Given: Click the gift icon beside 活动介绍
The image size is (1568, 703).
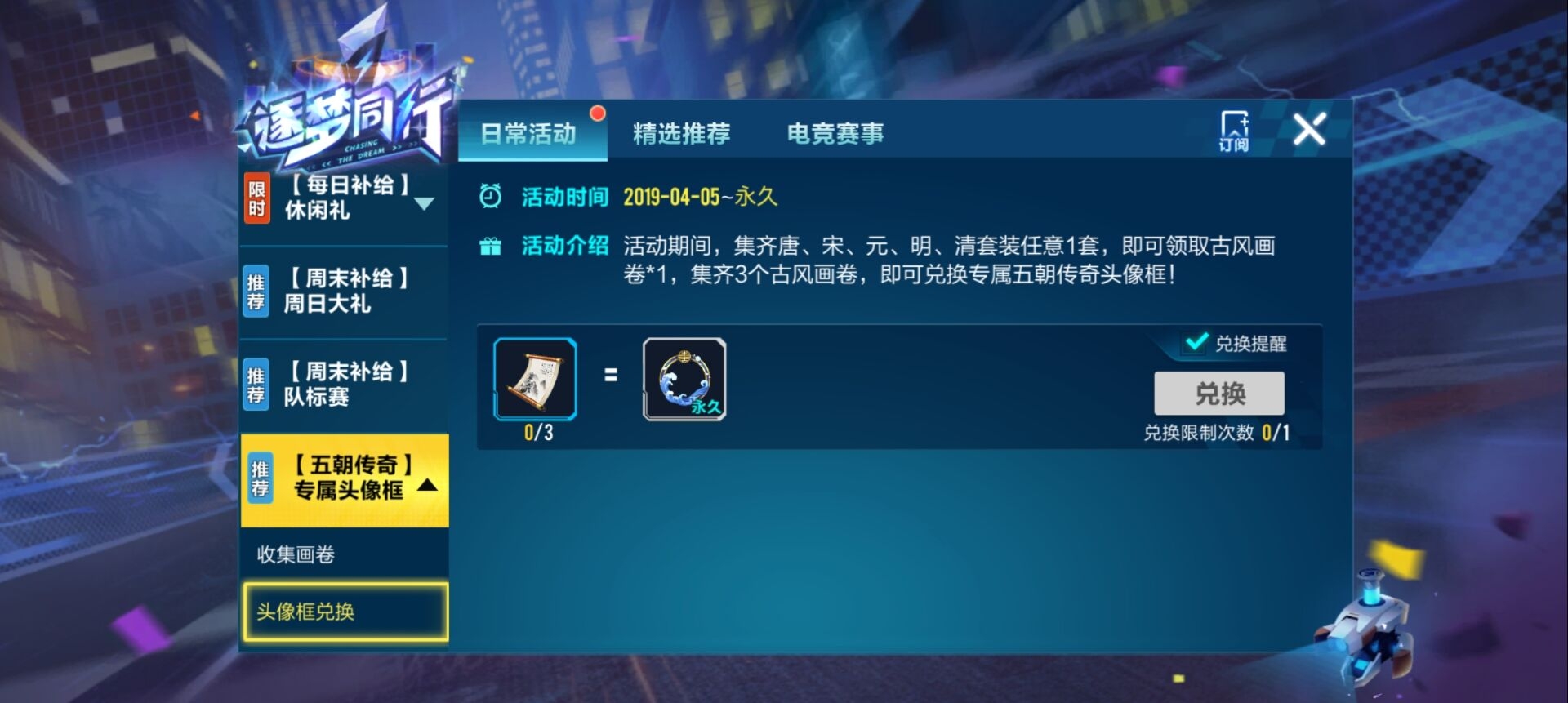Looking at the screenshot, I should (491, 245).
